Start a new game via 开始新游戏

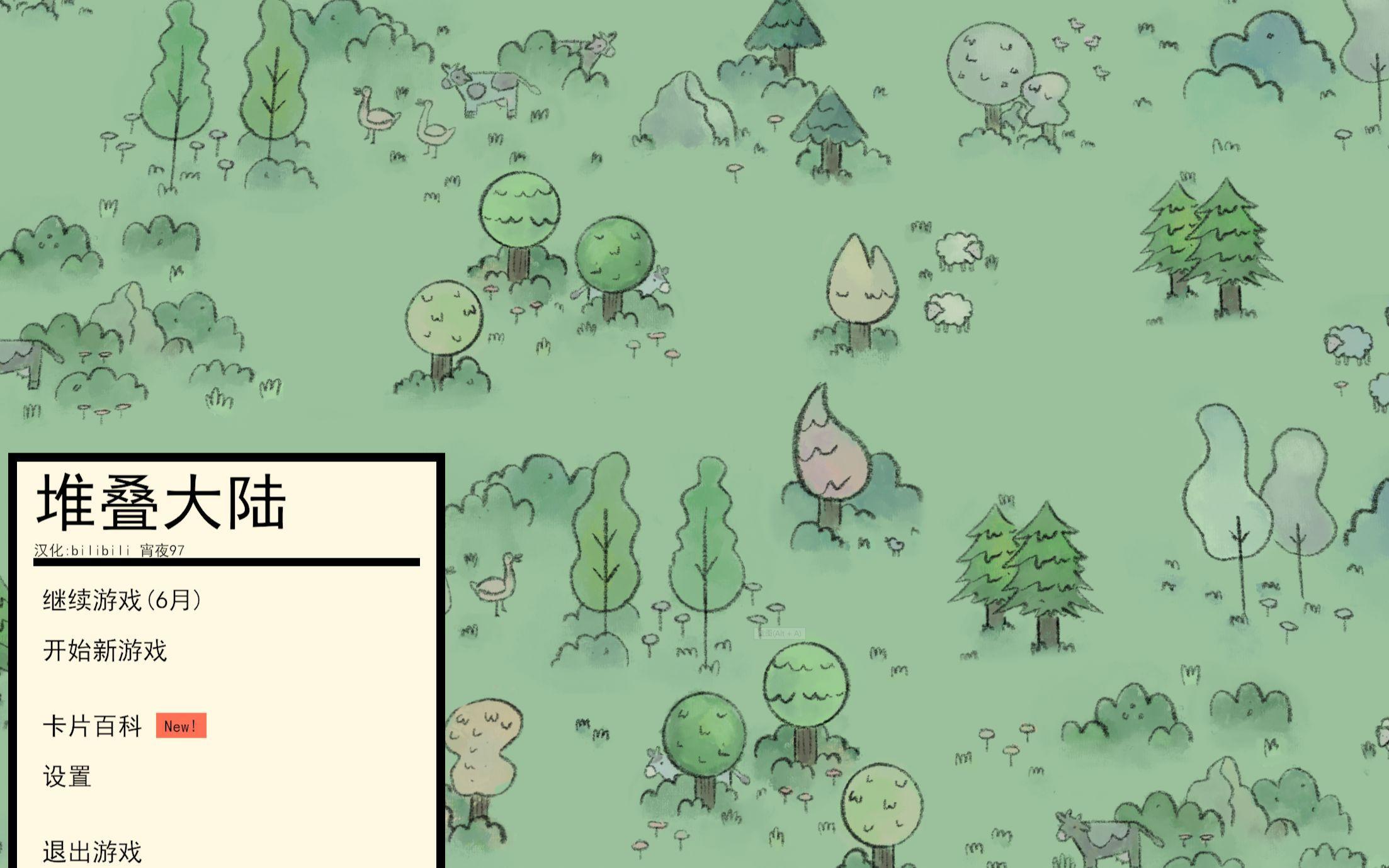pyautogui.click(x=105, y=651)
